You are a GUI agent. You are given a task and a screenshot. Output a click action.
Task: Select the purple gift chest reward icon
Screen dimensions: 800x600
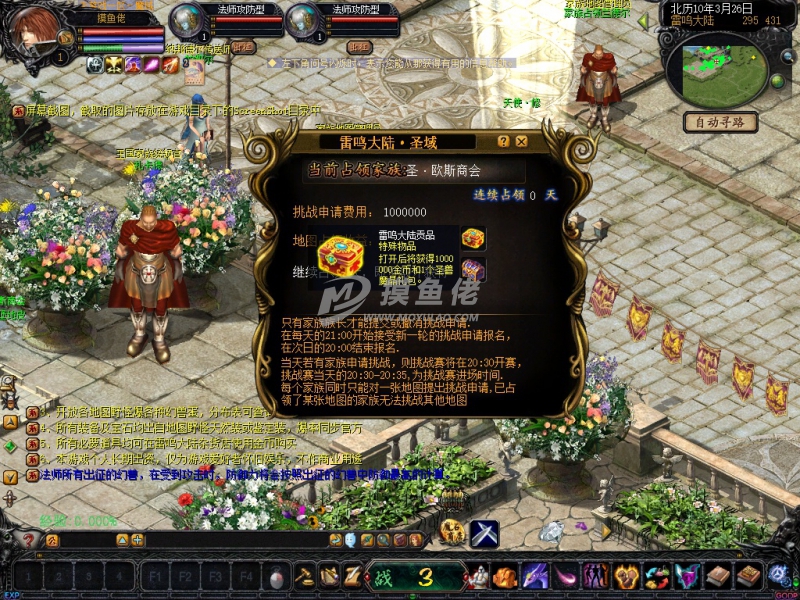click(473, 268)
